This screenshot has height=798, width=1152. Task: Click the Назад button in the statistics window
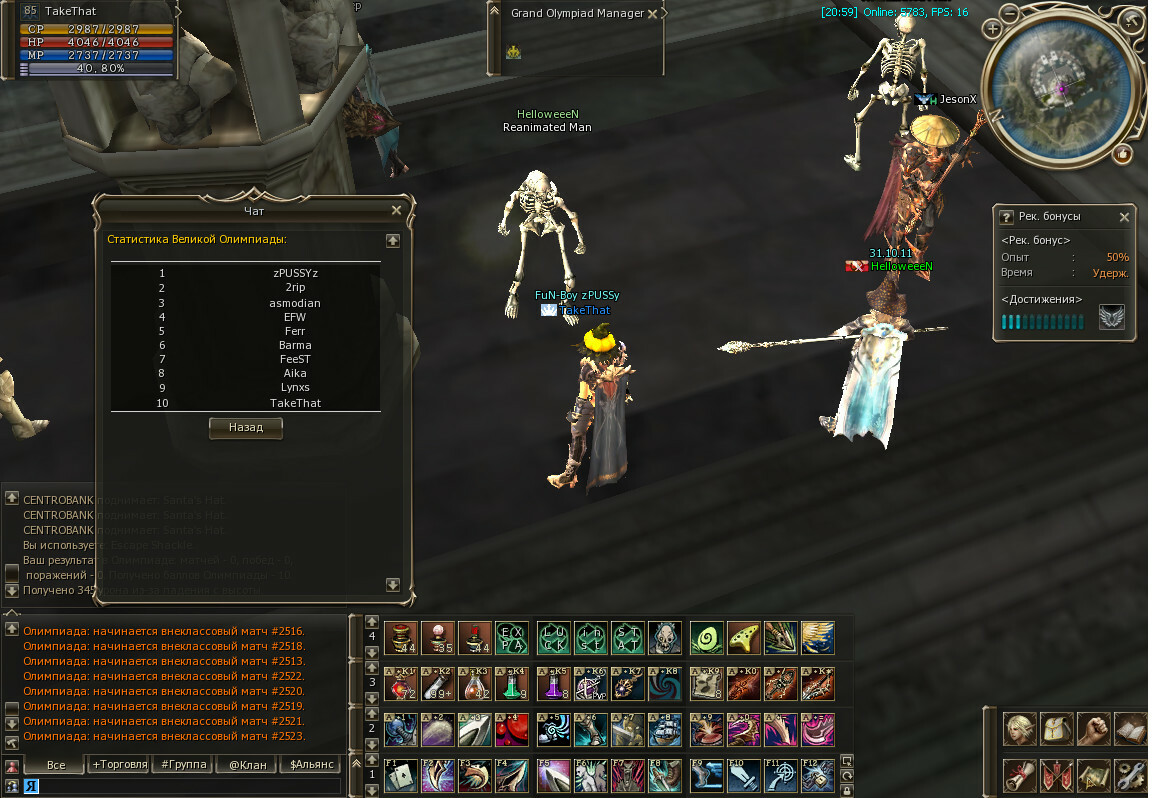pos(246,428)
